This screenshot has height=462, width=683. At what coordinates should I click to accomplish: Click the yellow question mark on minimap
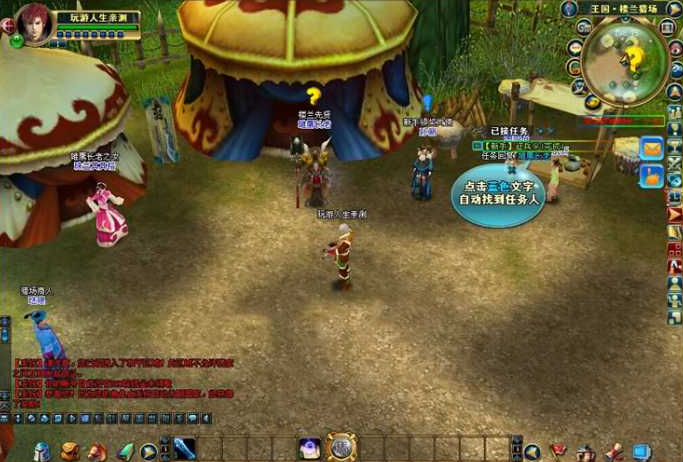634,57
